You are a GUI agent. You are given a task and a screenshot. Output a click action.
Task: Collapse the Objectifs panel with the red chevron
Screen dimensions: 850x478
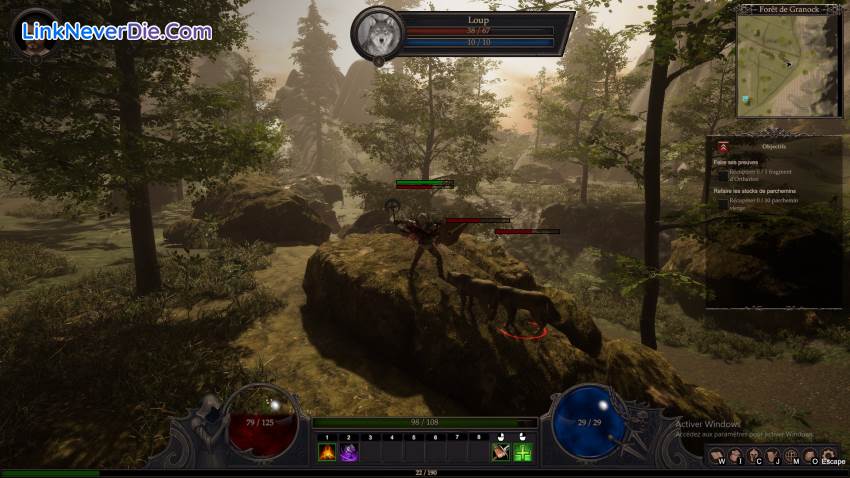pos(723,146)
